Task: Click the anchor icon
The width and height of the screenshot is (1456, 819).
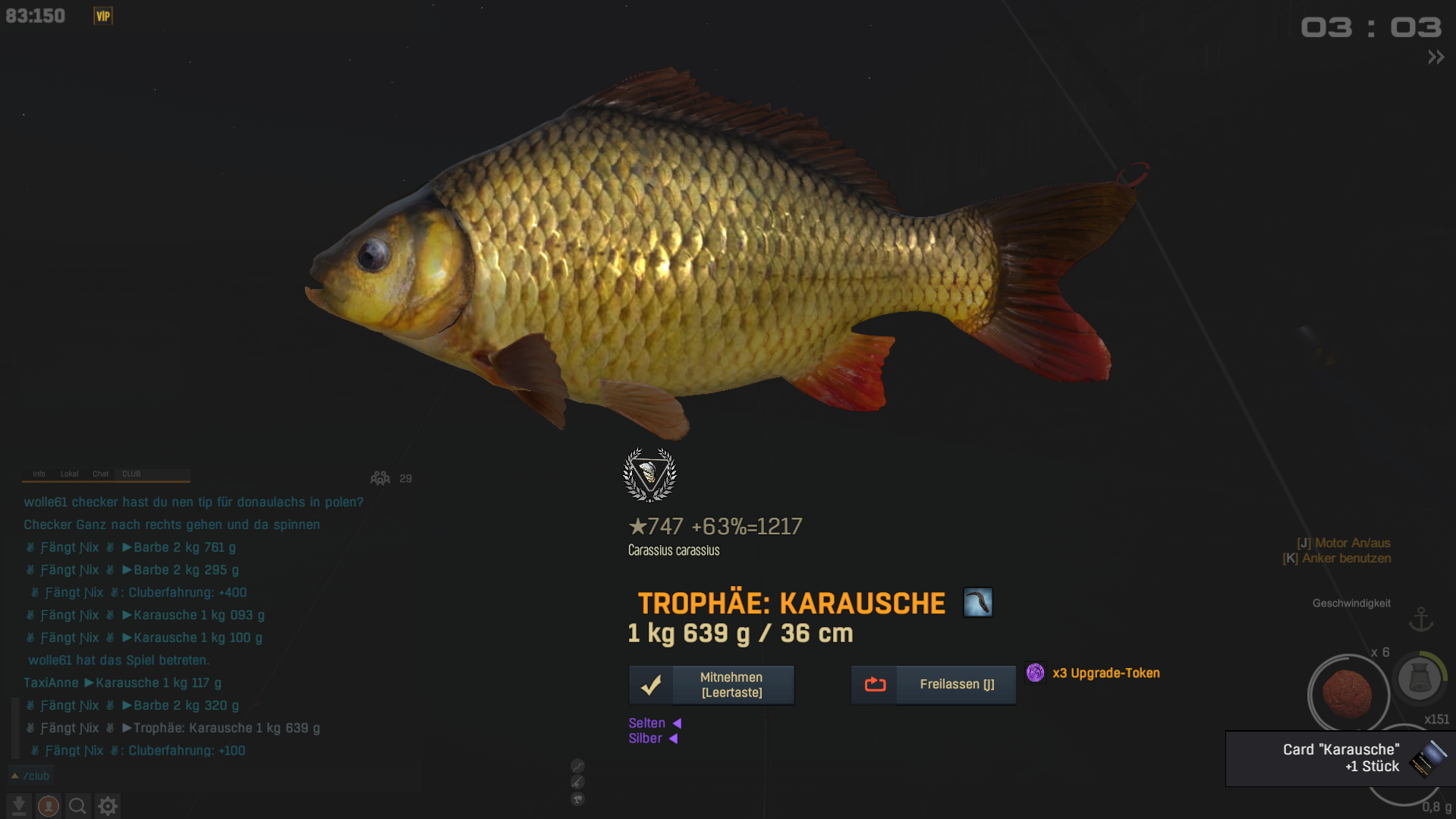Action: coord(1420,619)
